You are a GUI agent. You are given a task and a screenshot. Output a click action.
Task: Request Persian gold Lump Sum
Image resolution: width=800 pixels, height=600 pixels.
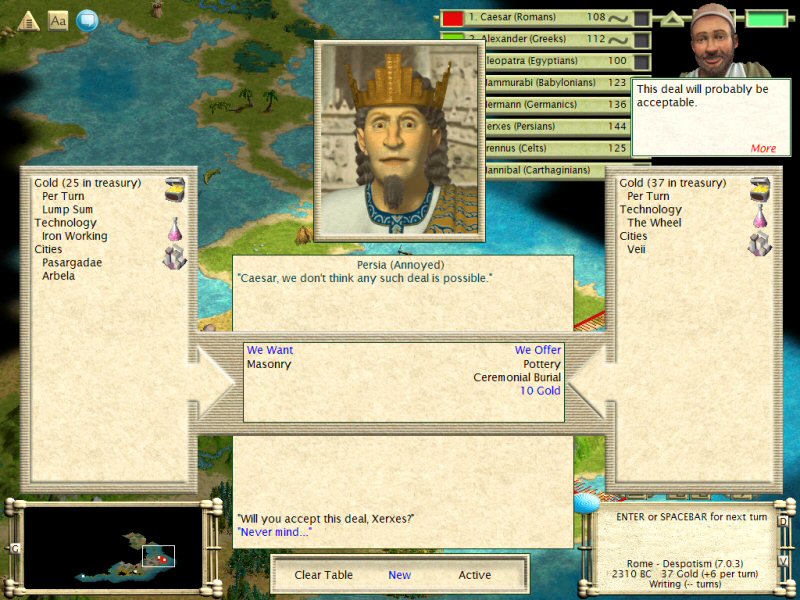pyautogui.click(x=67, y=210)
